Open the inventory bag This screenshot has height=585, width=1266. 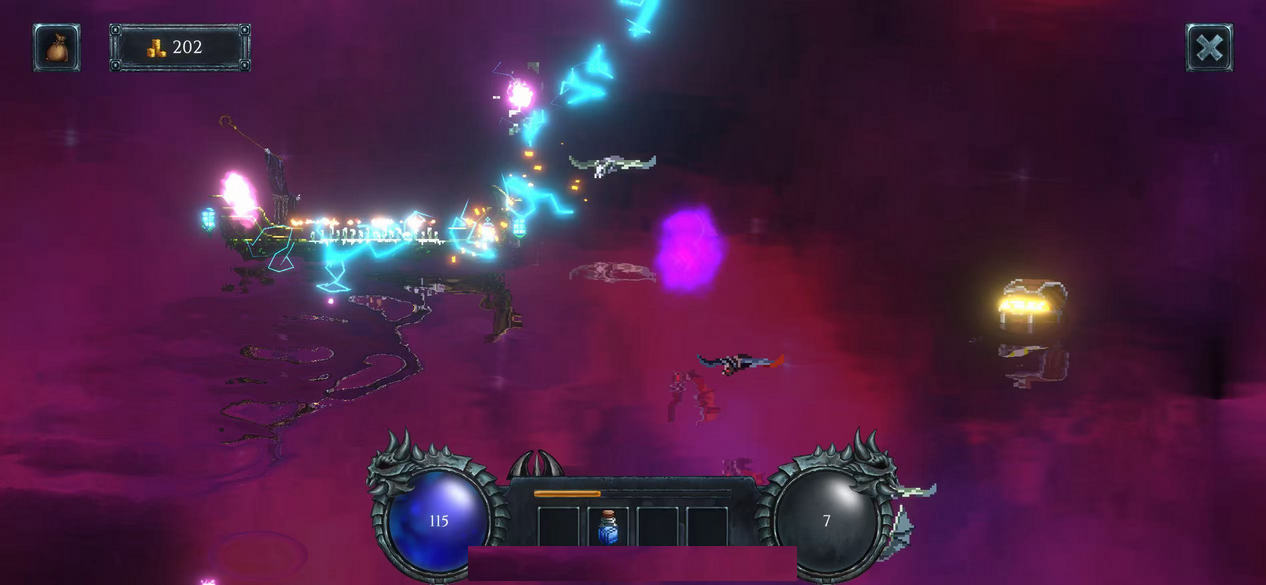(57, 48)
